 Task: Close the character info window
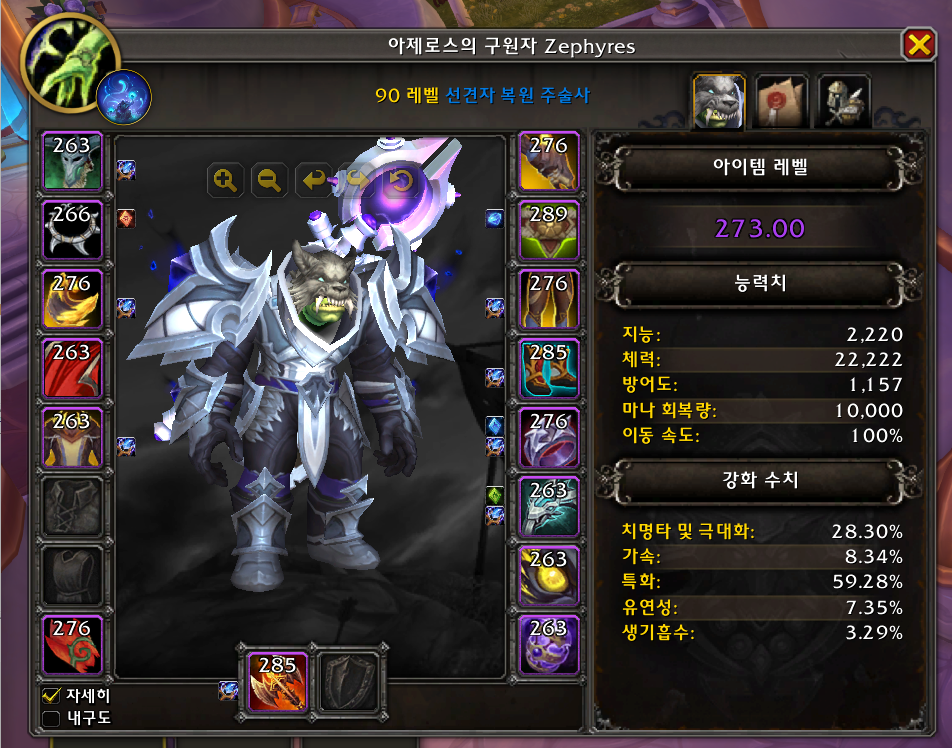[x=917, y=45]
